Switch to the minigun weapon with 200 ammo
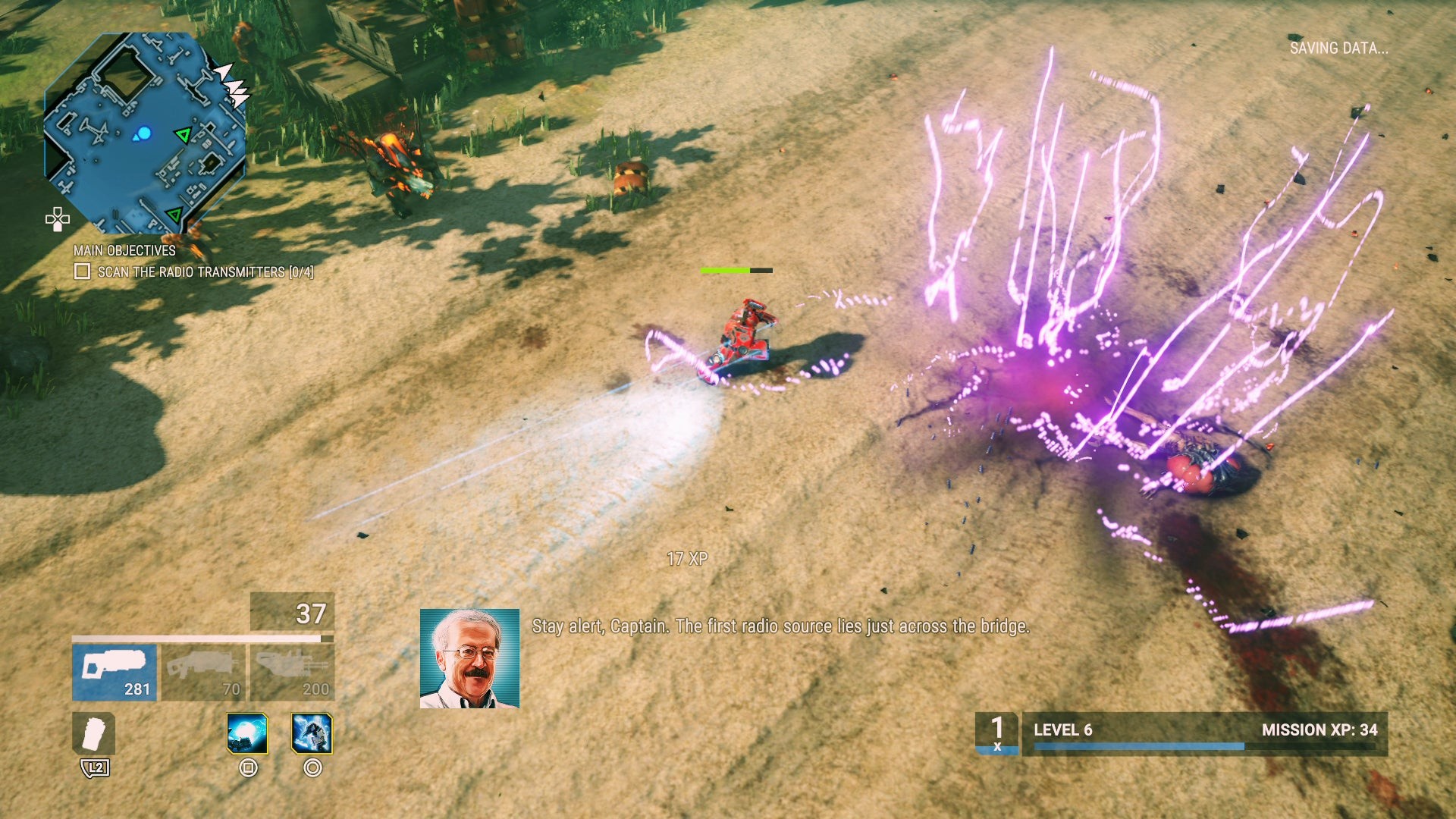The width and height of the screenshot is (1456, 819). click(292, 672)
